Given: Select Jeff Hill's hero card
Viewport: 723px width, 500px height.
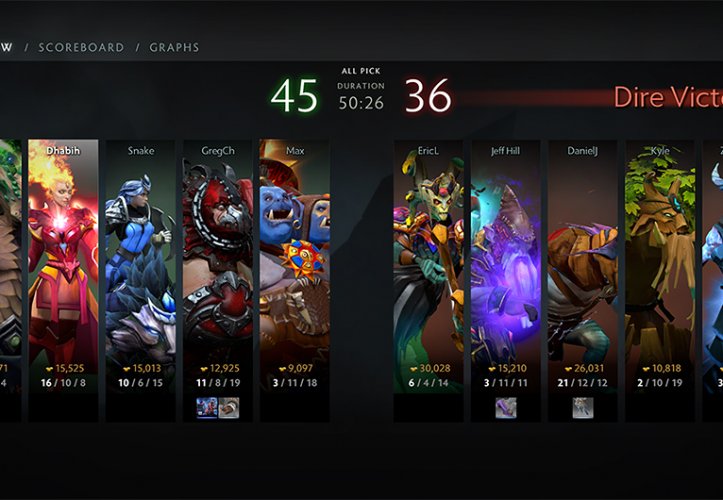Looking at the screenshot, I should (506, 260).
